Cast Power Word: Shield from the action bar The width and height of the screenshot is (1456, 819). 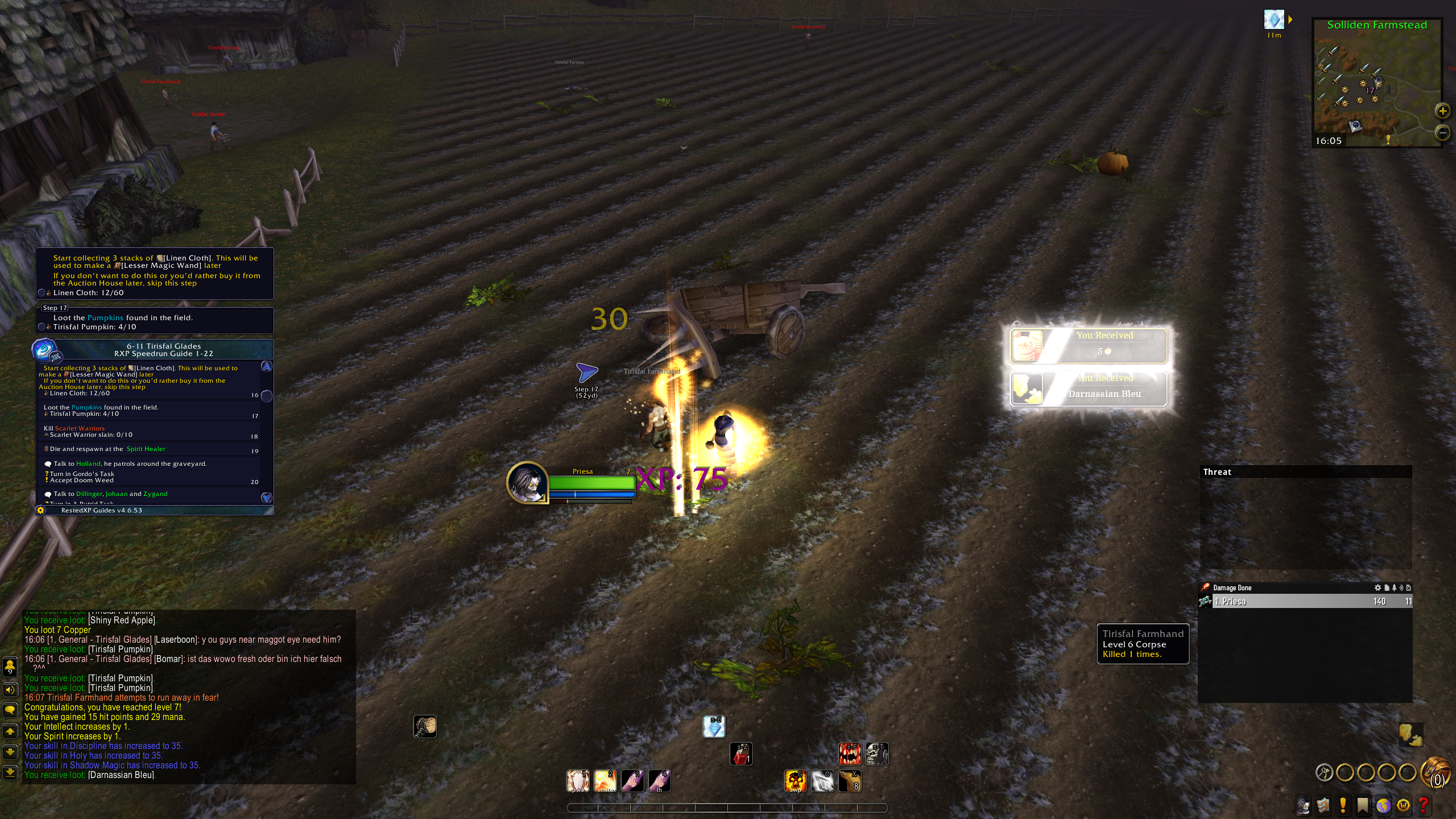pos(577,781)
